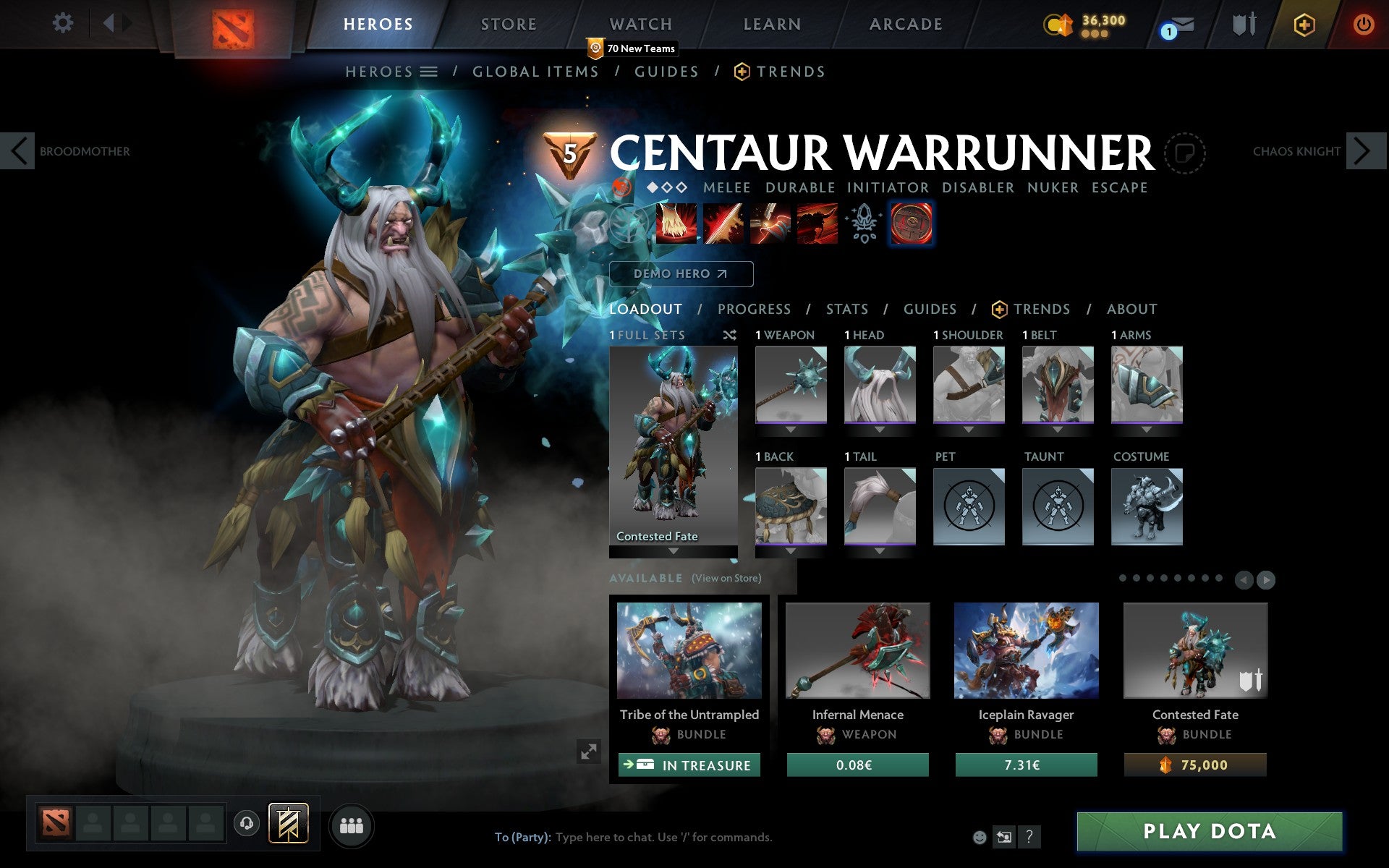This screenshot has height=868, width=1389.
Task: Click the shuffle icon next to Full Sets
Action: (729, 335)
